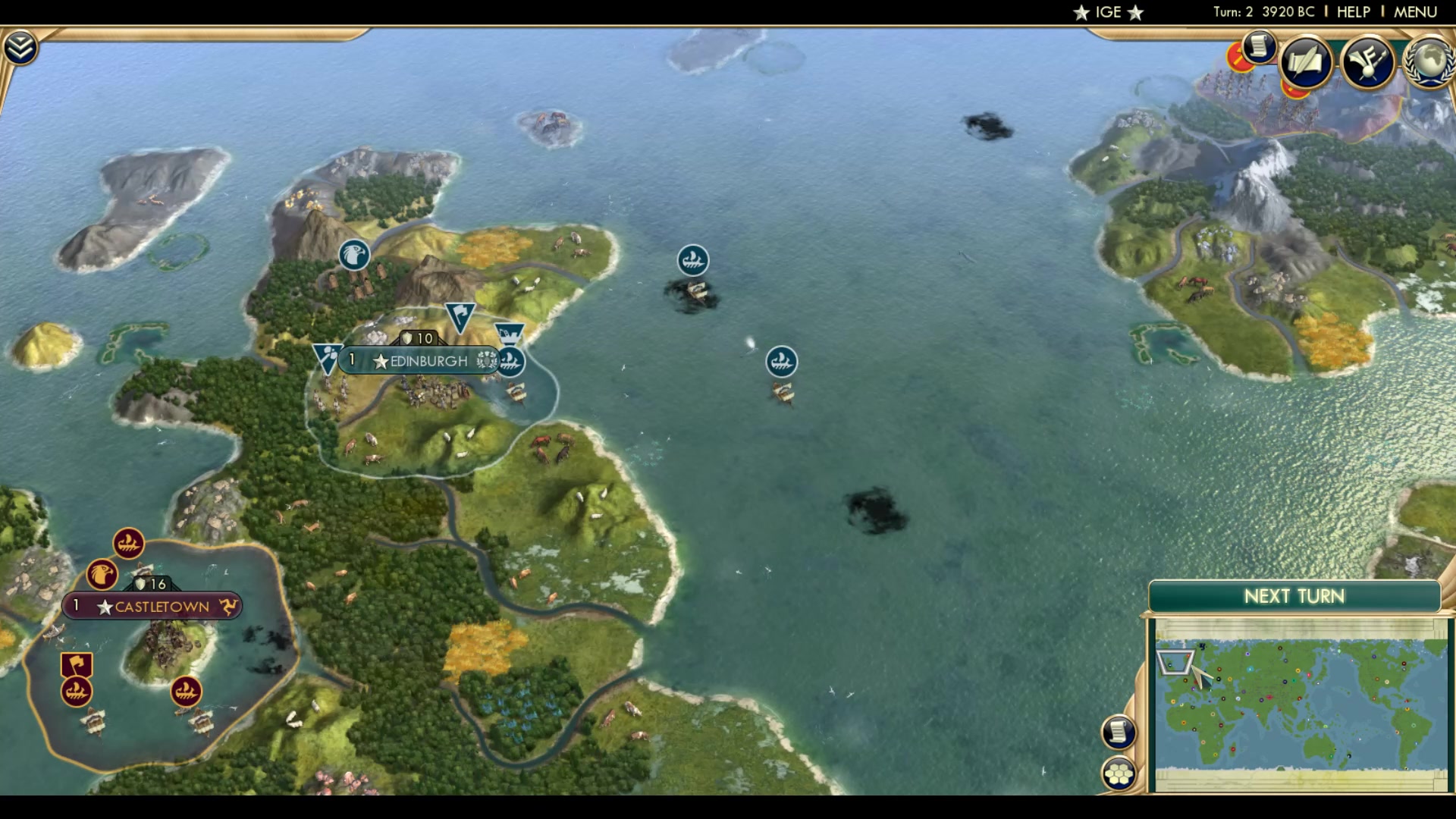This screenshot has height=819, width=1456.
Task: Click the IGE star label at the top
Action: click(1106, 11)
